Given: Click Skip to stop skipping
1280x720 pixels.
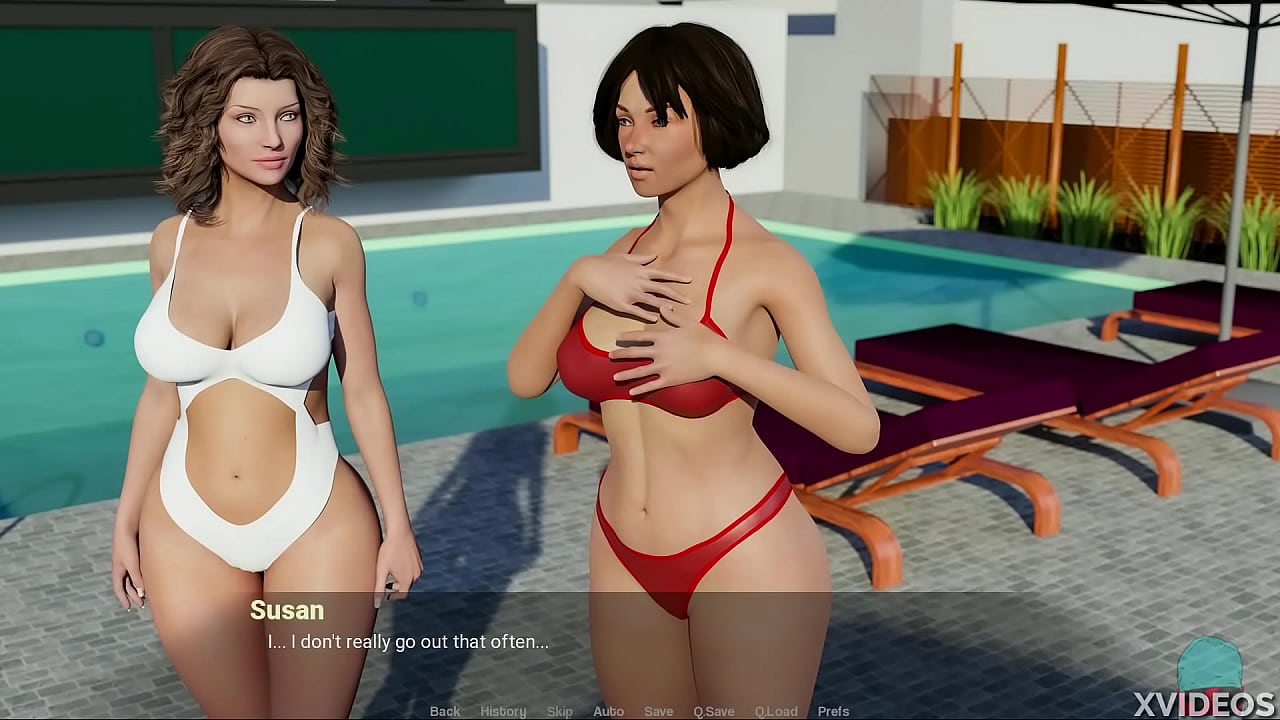Looking at the screenshot, I should click(560, 711).
